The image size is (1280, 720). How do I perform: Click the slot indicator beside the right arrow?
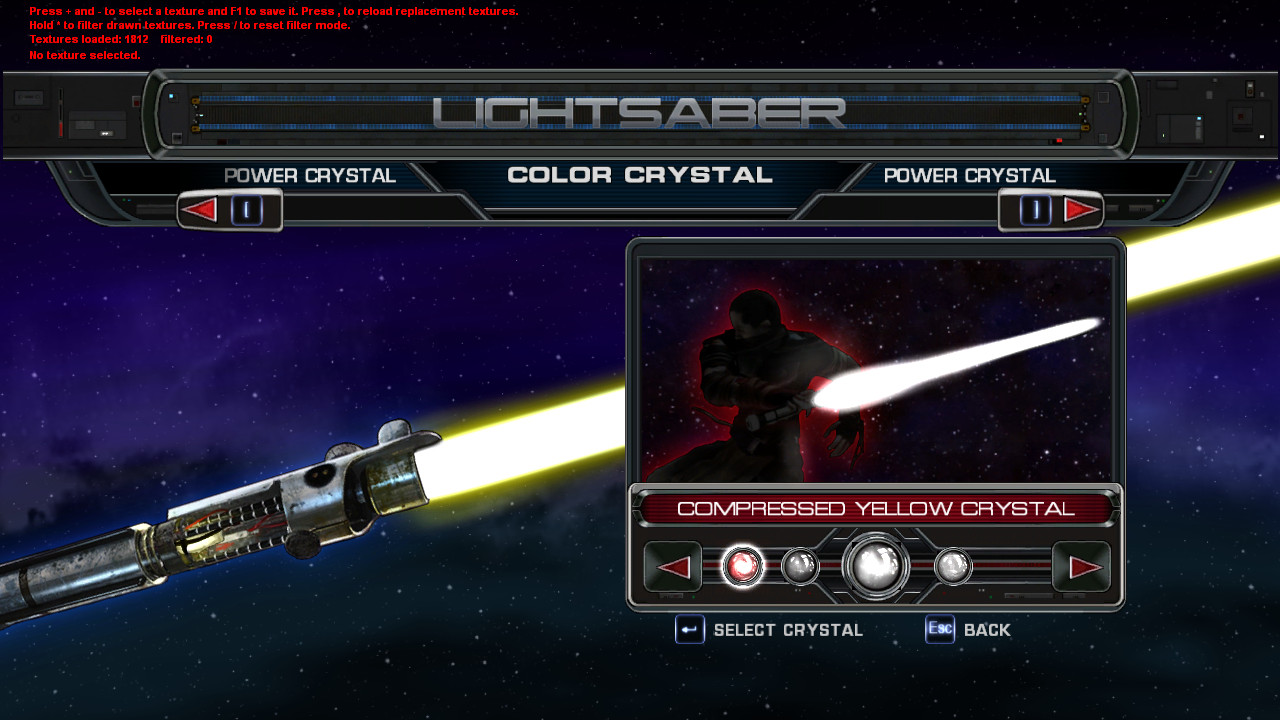[x=1035, y=209]
